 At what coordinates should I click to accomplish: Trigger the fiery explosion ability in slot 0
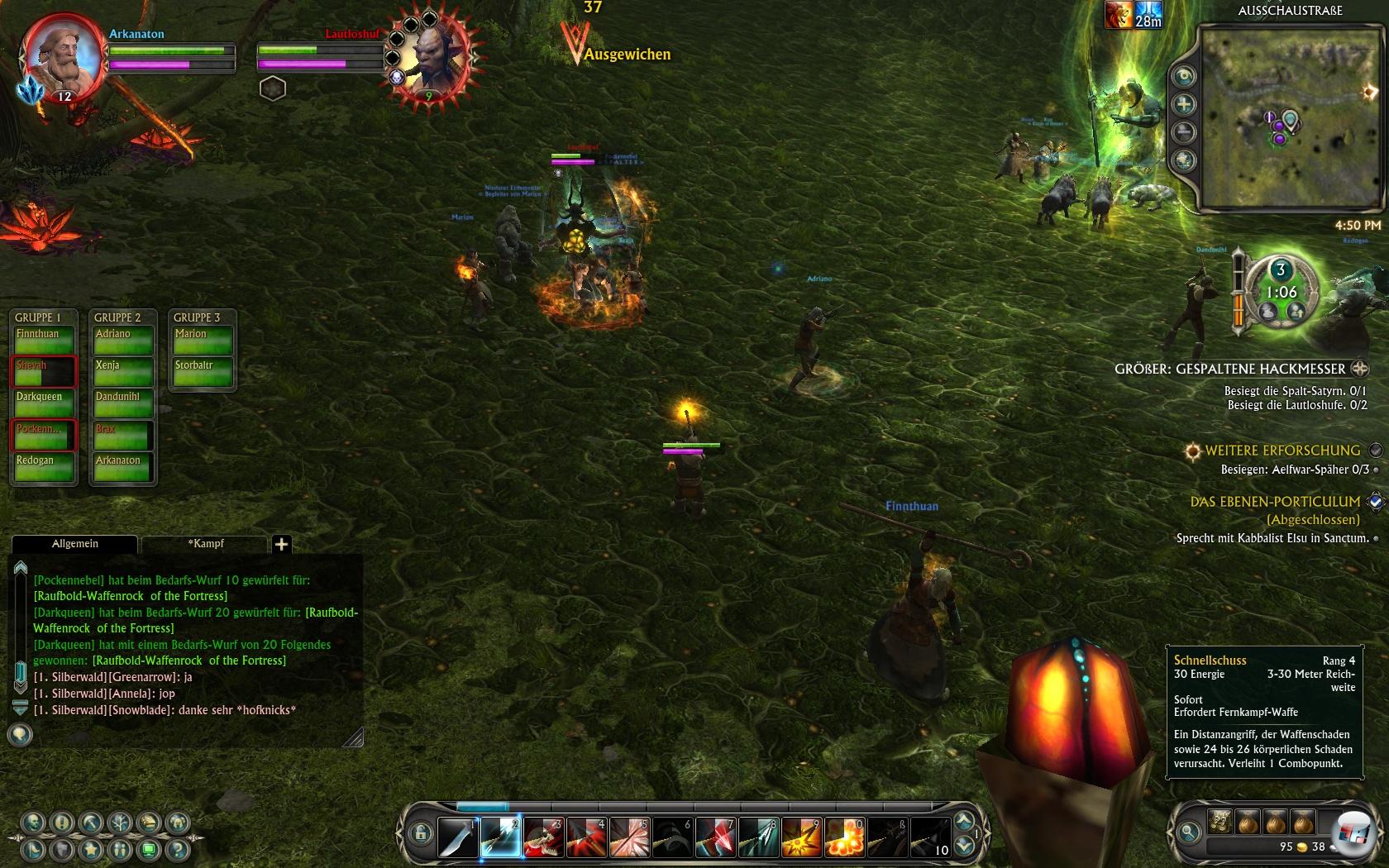coord(844,837)
